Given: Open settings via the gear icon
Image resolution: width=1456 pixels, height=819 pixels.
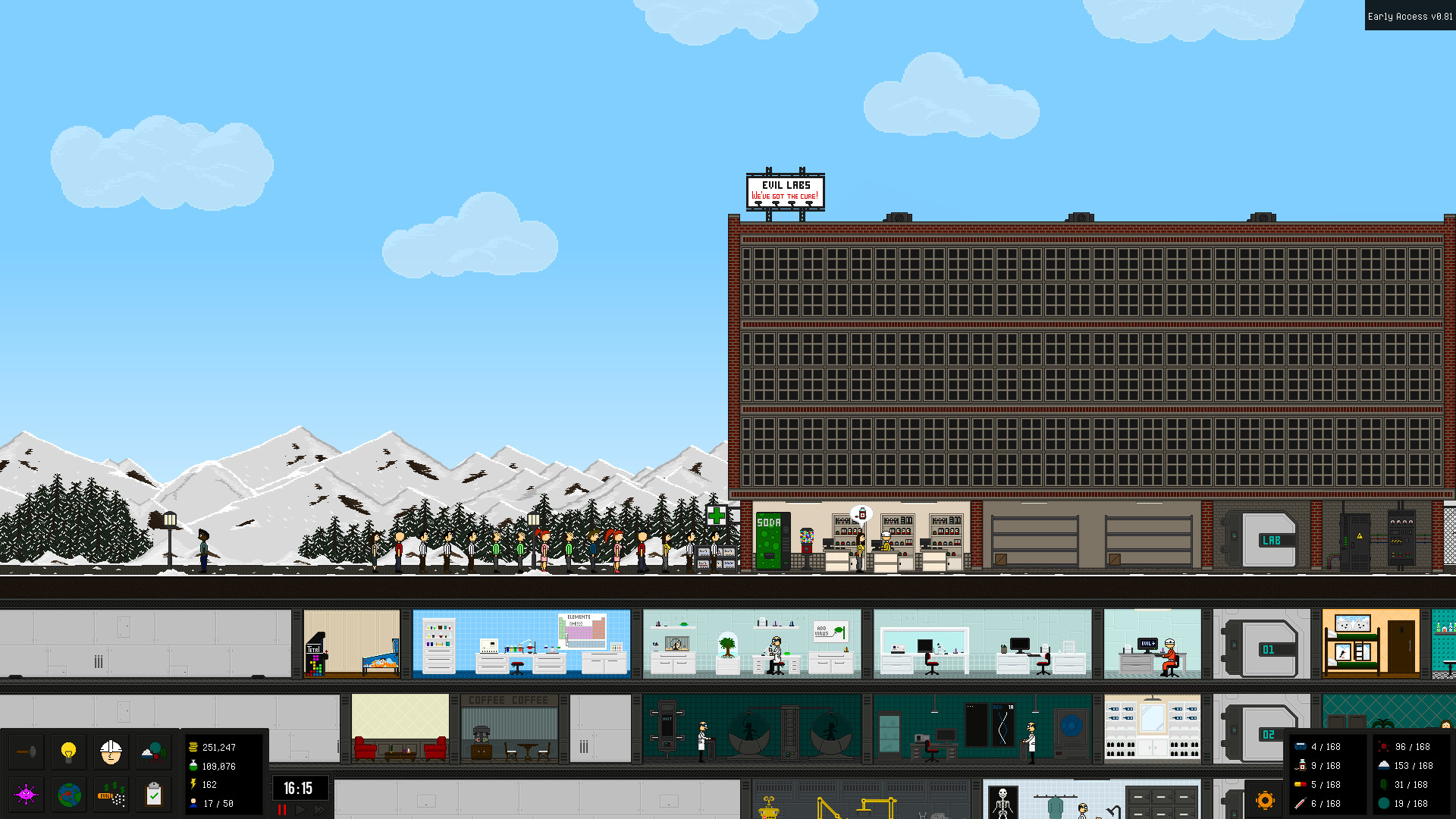Looking at the screenshot, I should [x=1266, y=800].
